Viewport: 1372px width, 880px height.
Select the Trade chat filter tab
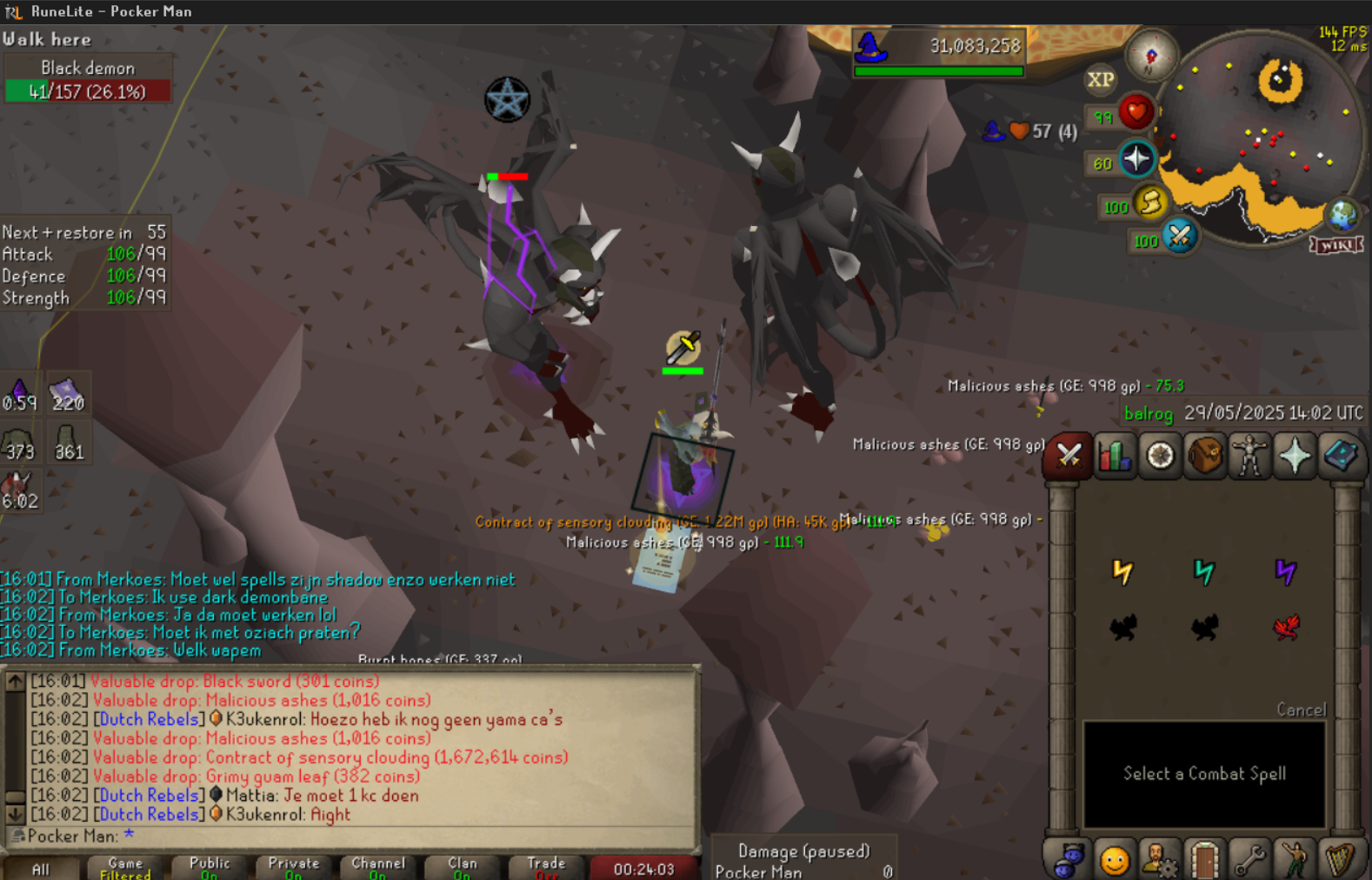pyautogui.click(x=545, y=867)
